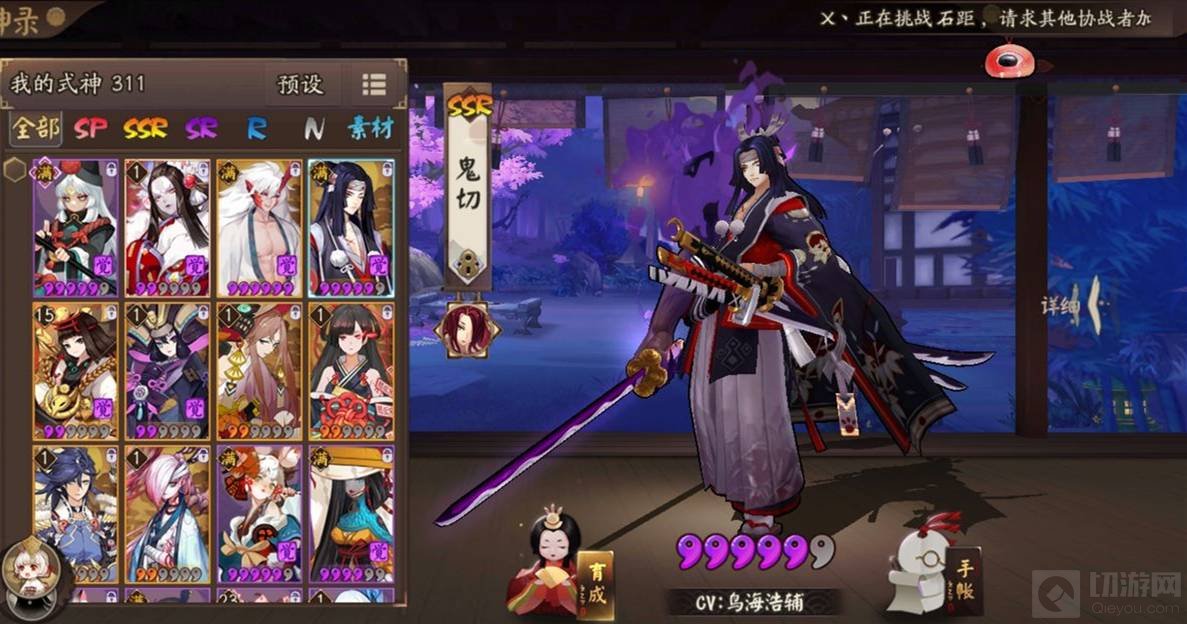Pick the white-haired red-masked shikigami card
The width and height of the screenshot is (1187, 624).
point(259,228)
